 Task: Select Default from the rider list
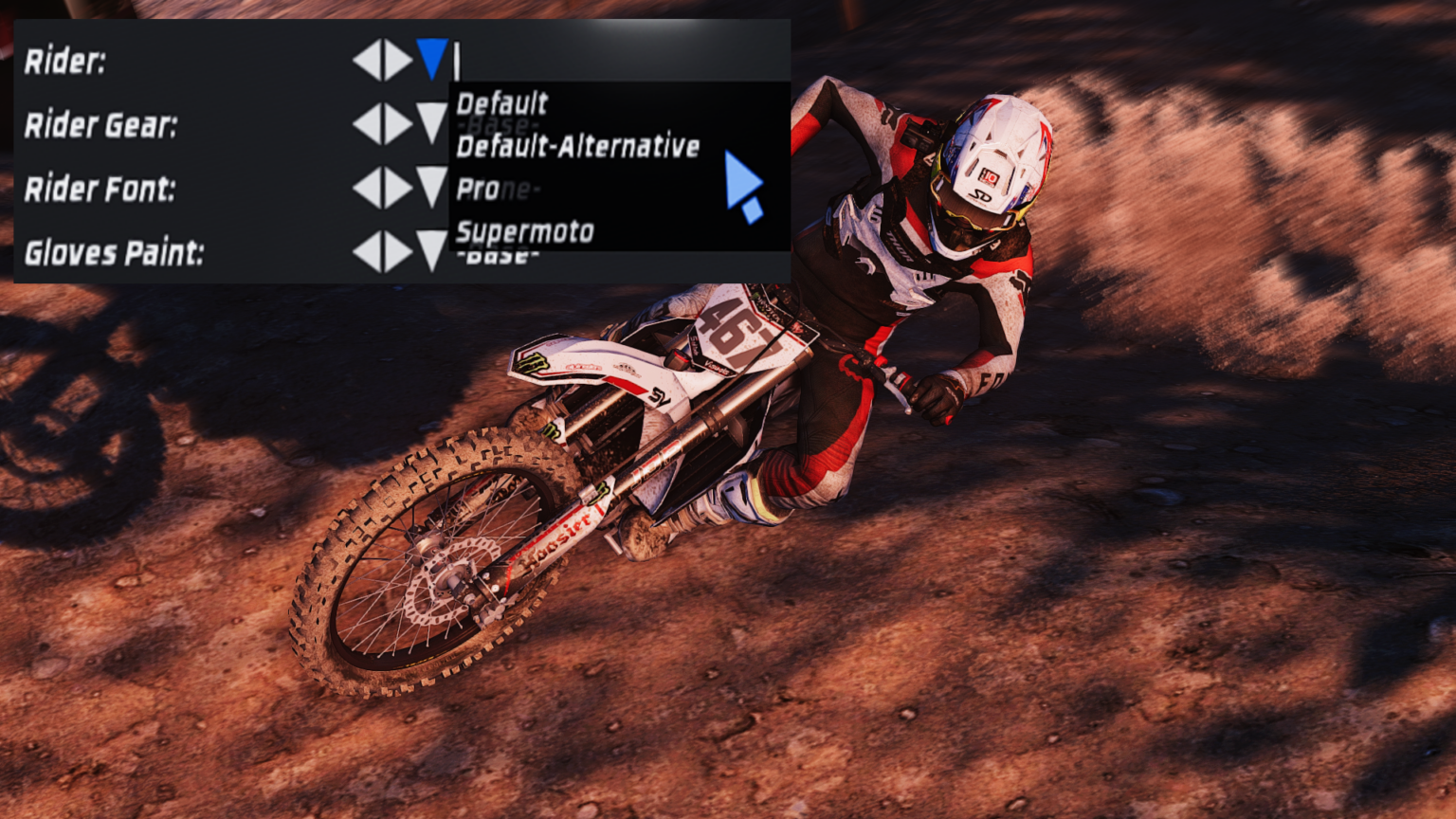coord(502,103)
